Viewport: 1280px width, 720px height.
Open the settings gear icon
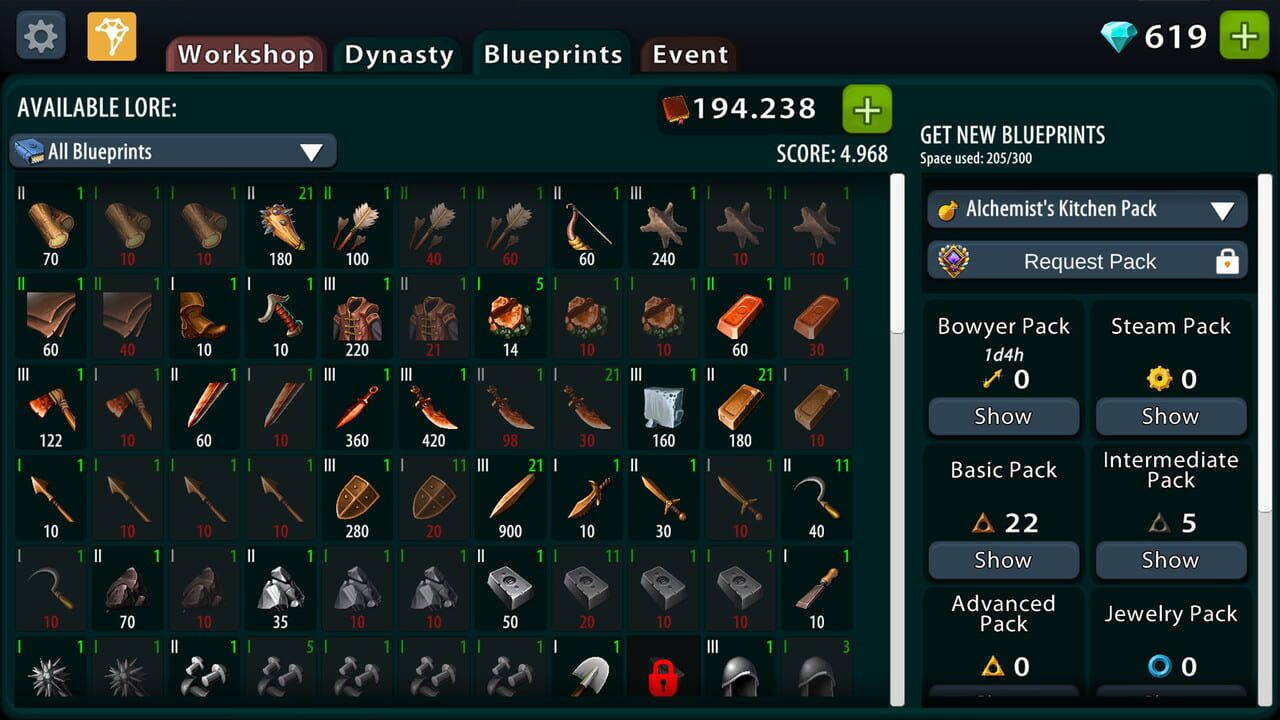(x=39, y=35)
